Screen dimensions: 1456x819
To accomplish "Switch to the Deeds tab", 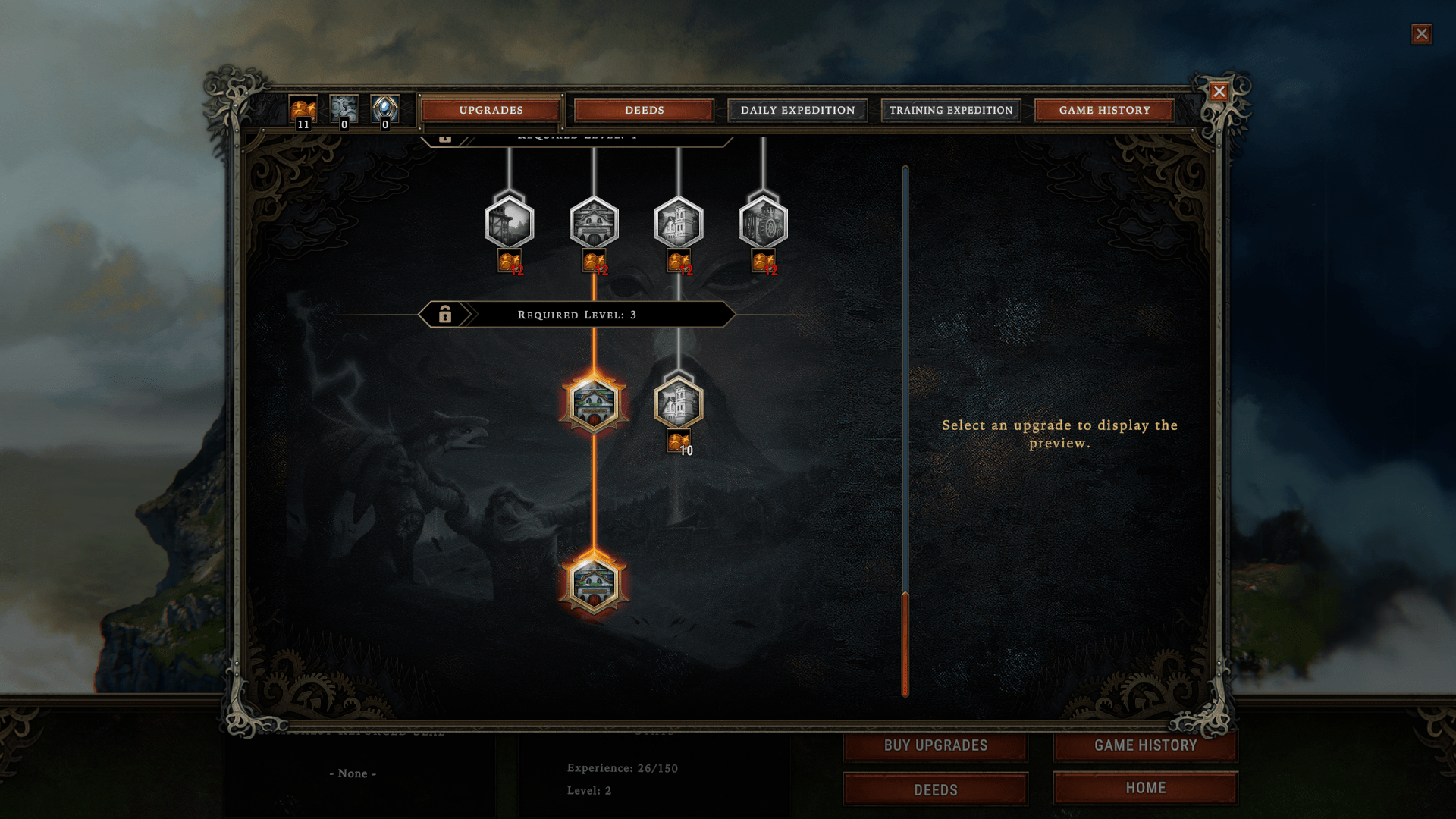I will [642, 110].
